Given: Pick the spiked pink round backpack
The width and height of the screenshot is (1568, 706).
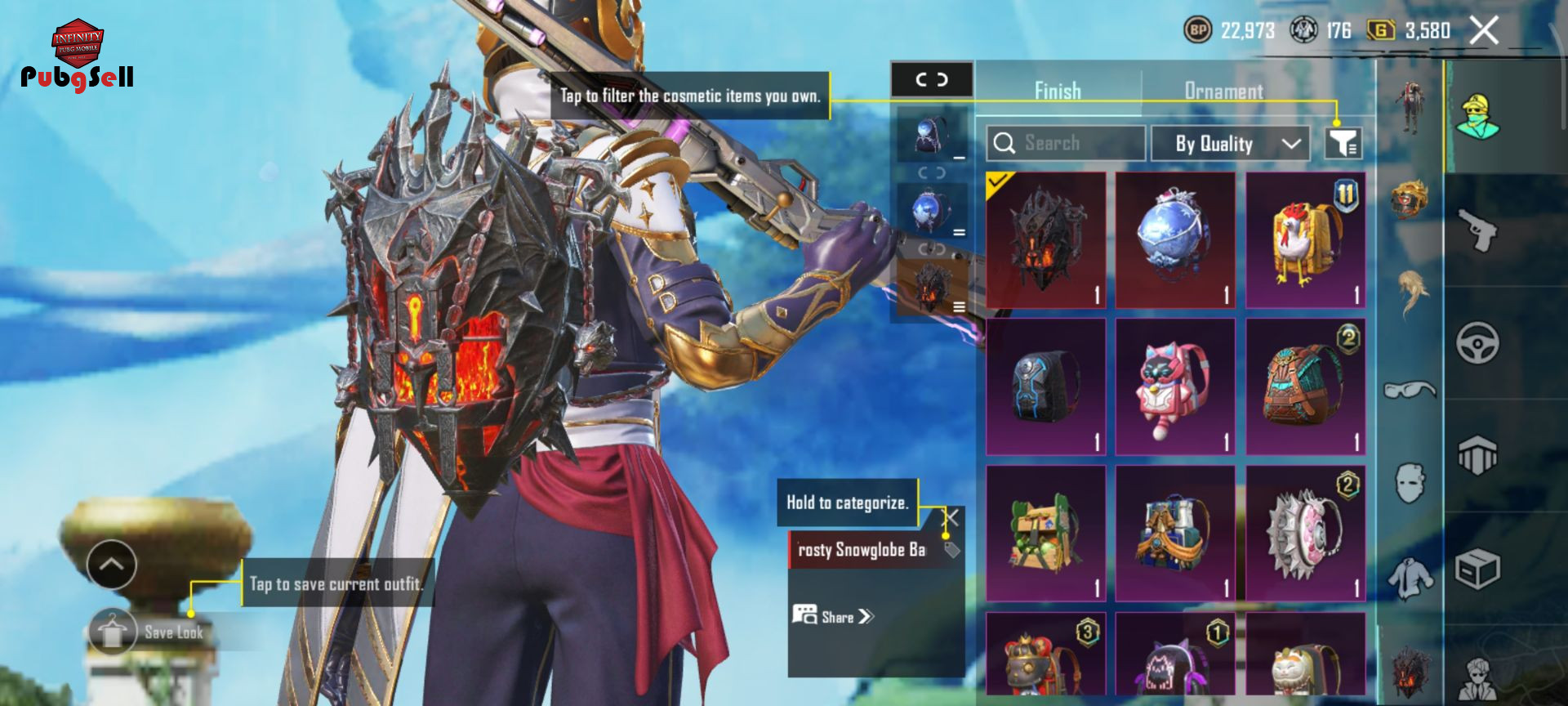Looking at the screenshot, I should (x=1305, y=534).
